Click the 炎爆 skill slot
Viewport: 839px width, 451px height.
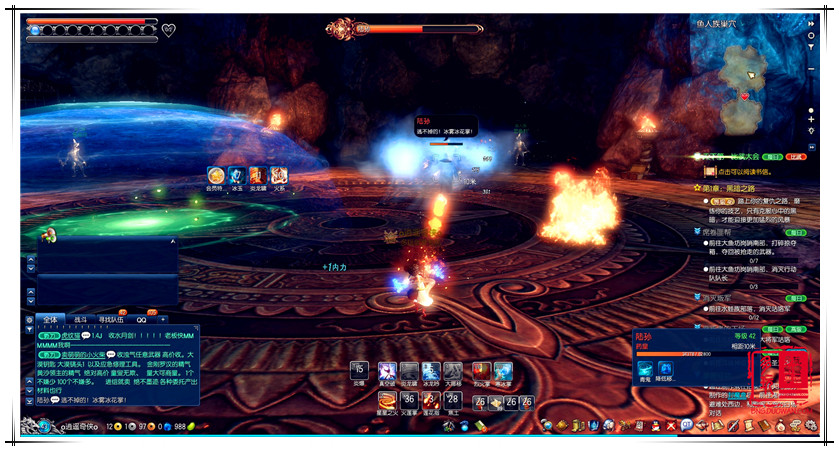(360, 371)
